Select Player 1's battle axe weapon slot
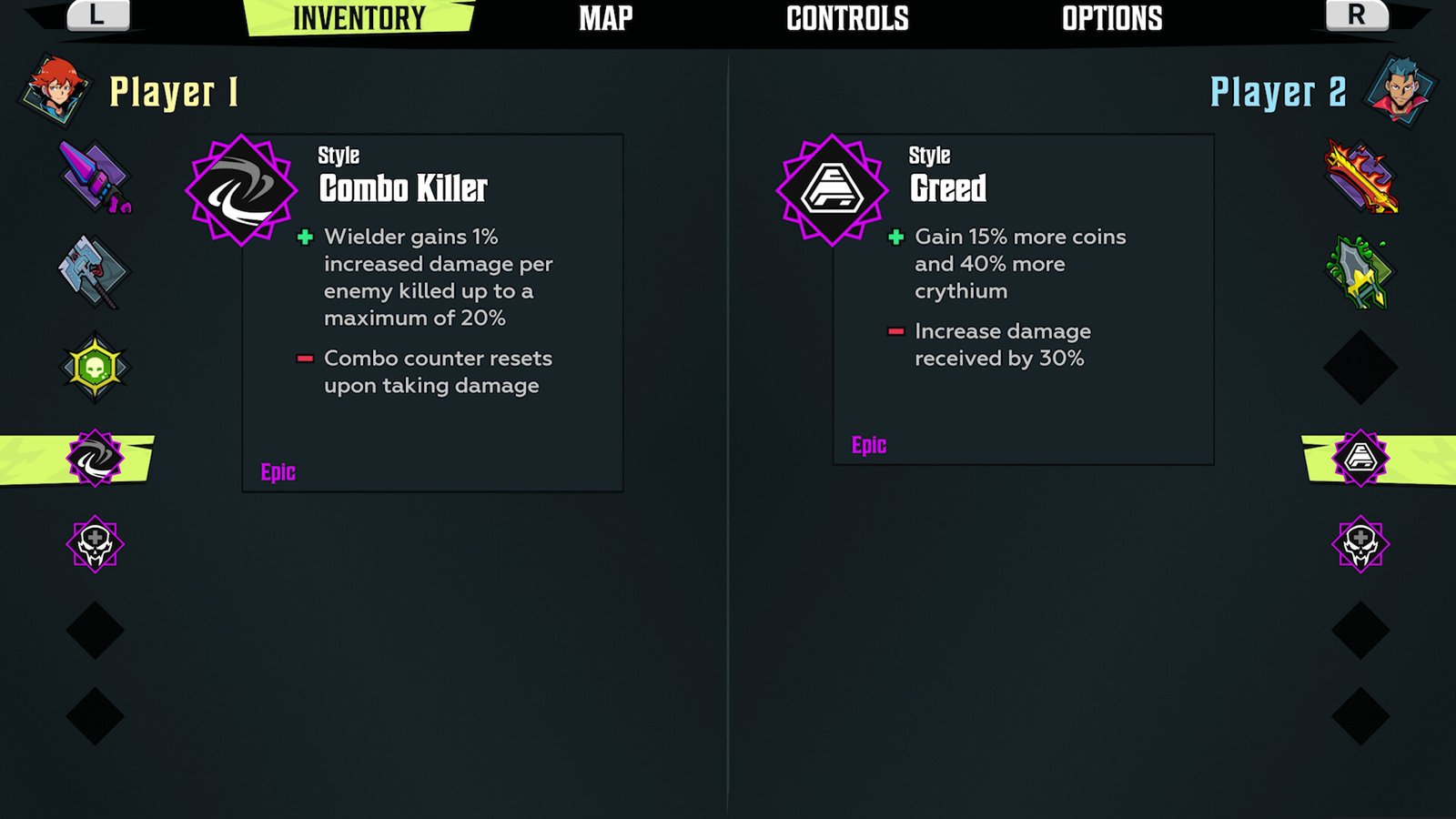Image resolution: width=1456 pixels, height=819 pixels. click(x=95, y=271)
